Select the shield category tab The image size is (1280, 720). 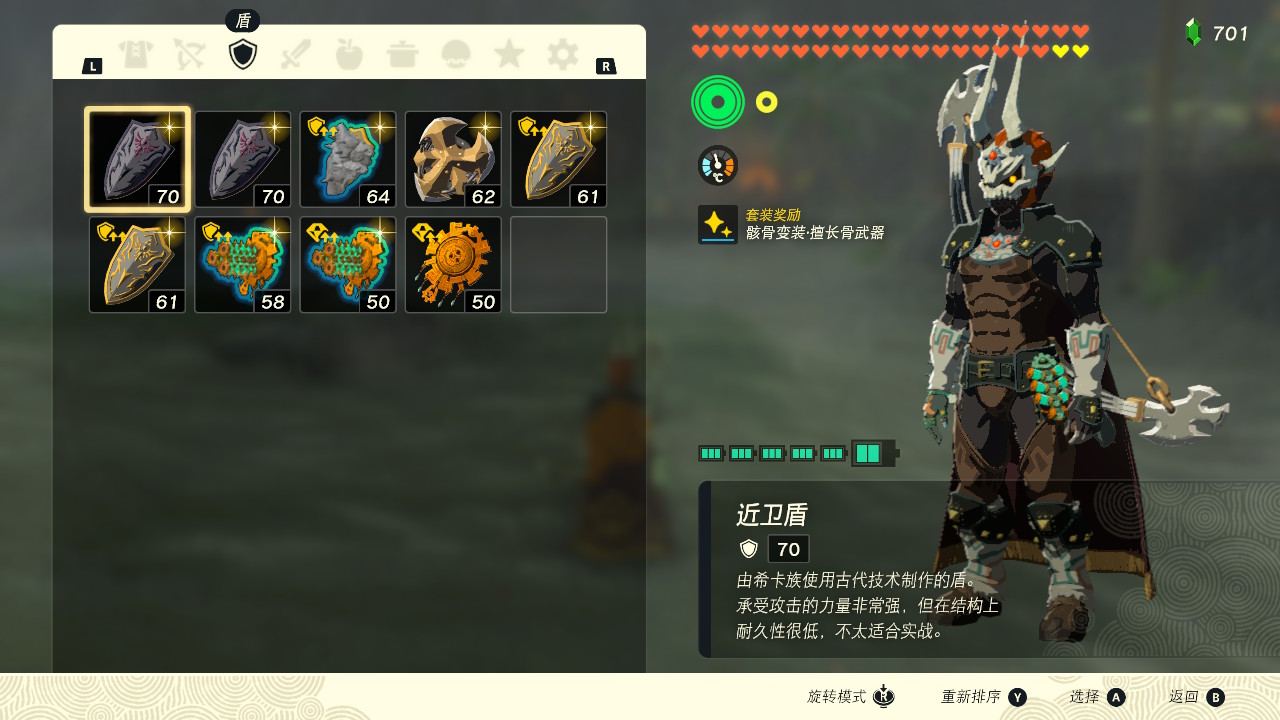[x=243, y=54]
